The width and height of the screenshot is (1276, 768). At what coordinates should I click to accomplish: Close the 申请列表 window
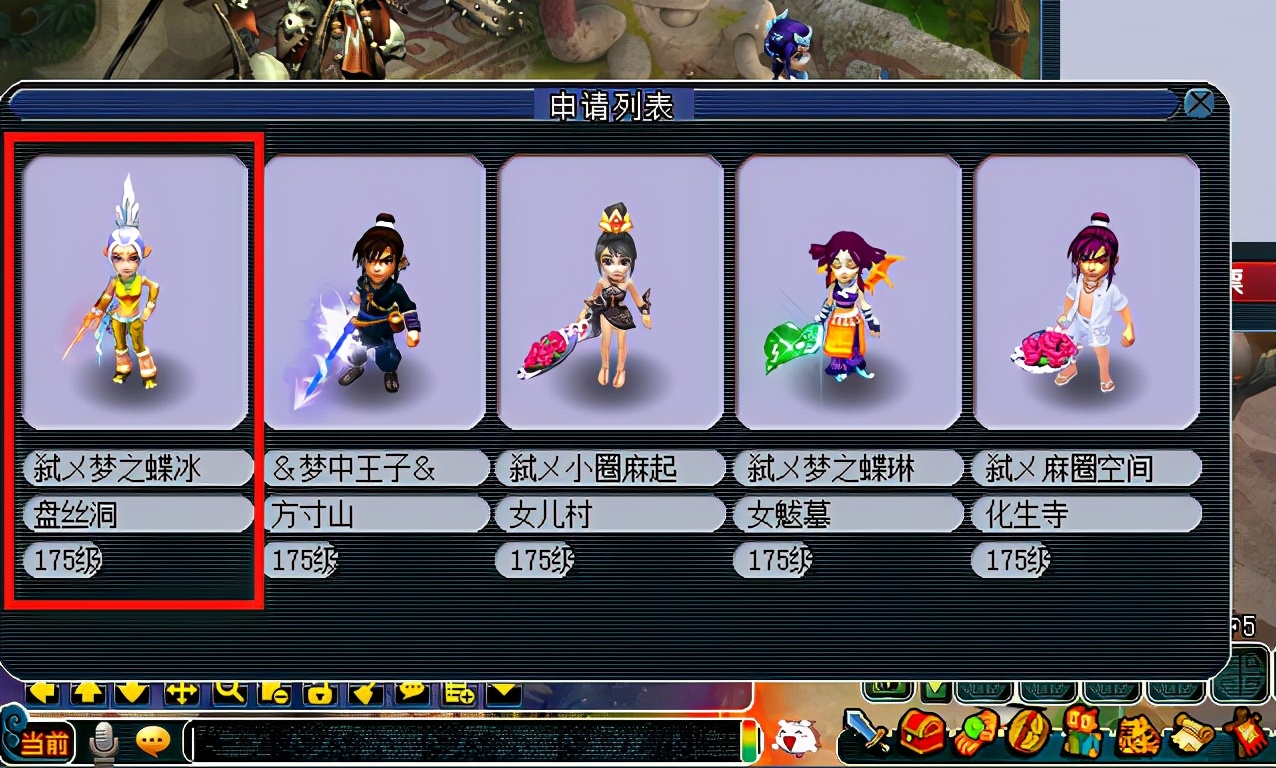point(1198,103)
